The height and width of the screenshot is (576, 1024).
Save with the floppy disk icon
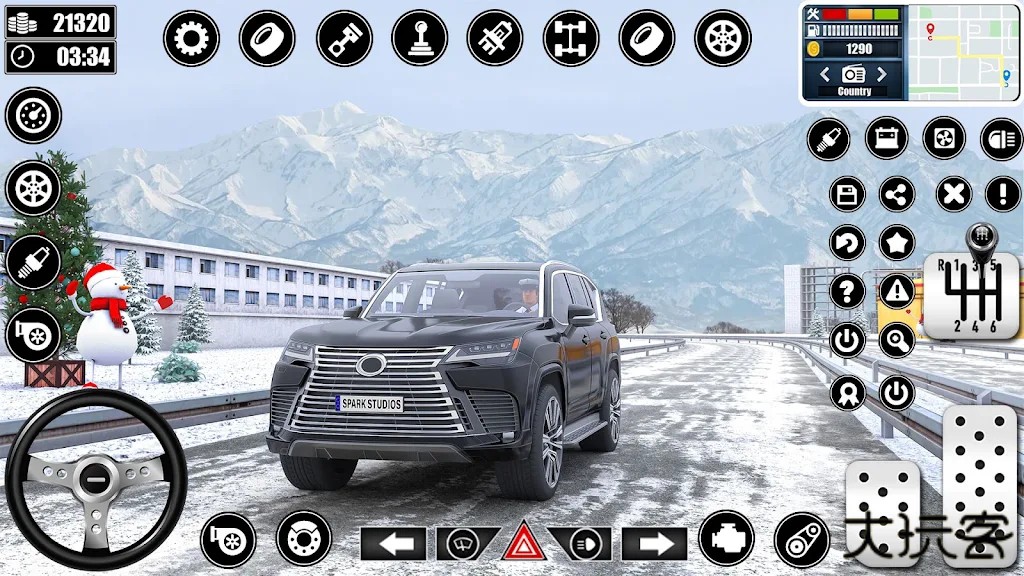tap(847, 193)
